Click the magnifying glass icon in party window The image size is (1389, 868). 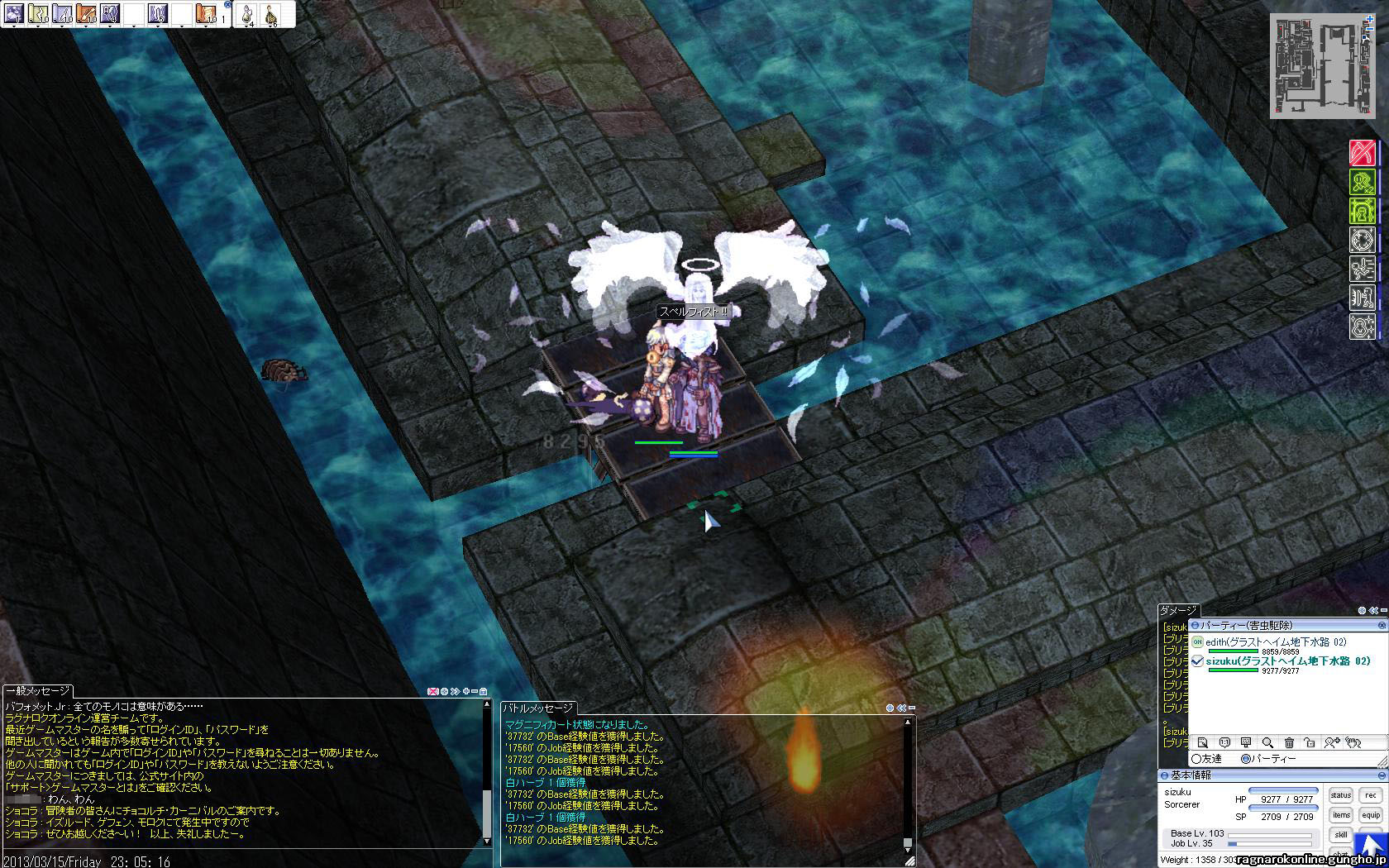tap(1267, 742)
